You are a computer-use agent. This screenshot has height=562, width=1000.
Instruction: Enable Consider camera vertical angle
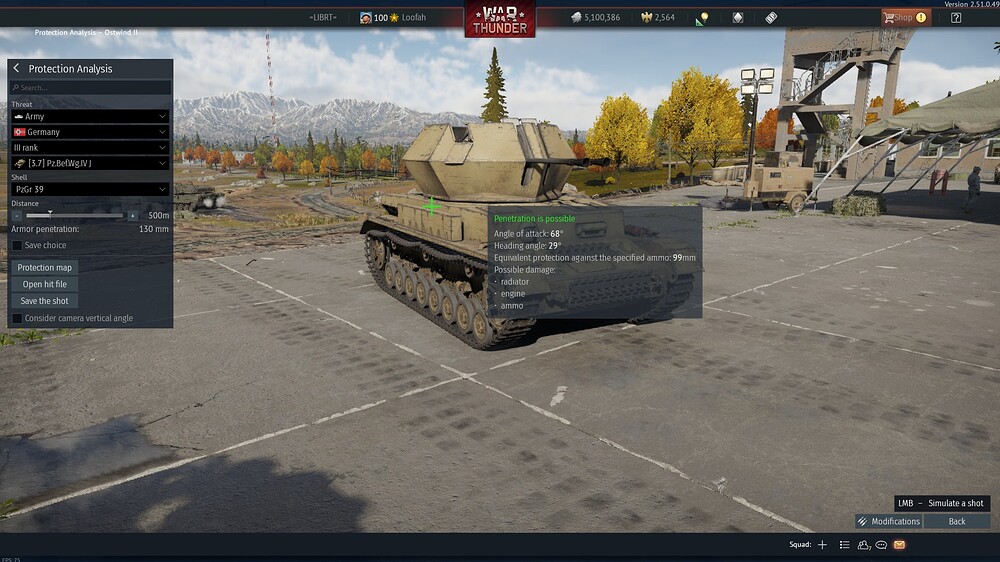click(17, 318)
